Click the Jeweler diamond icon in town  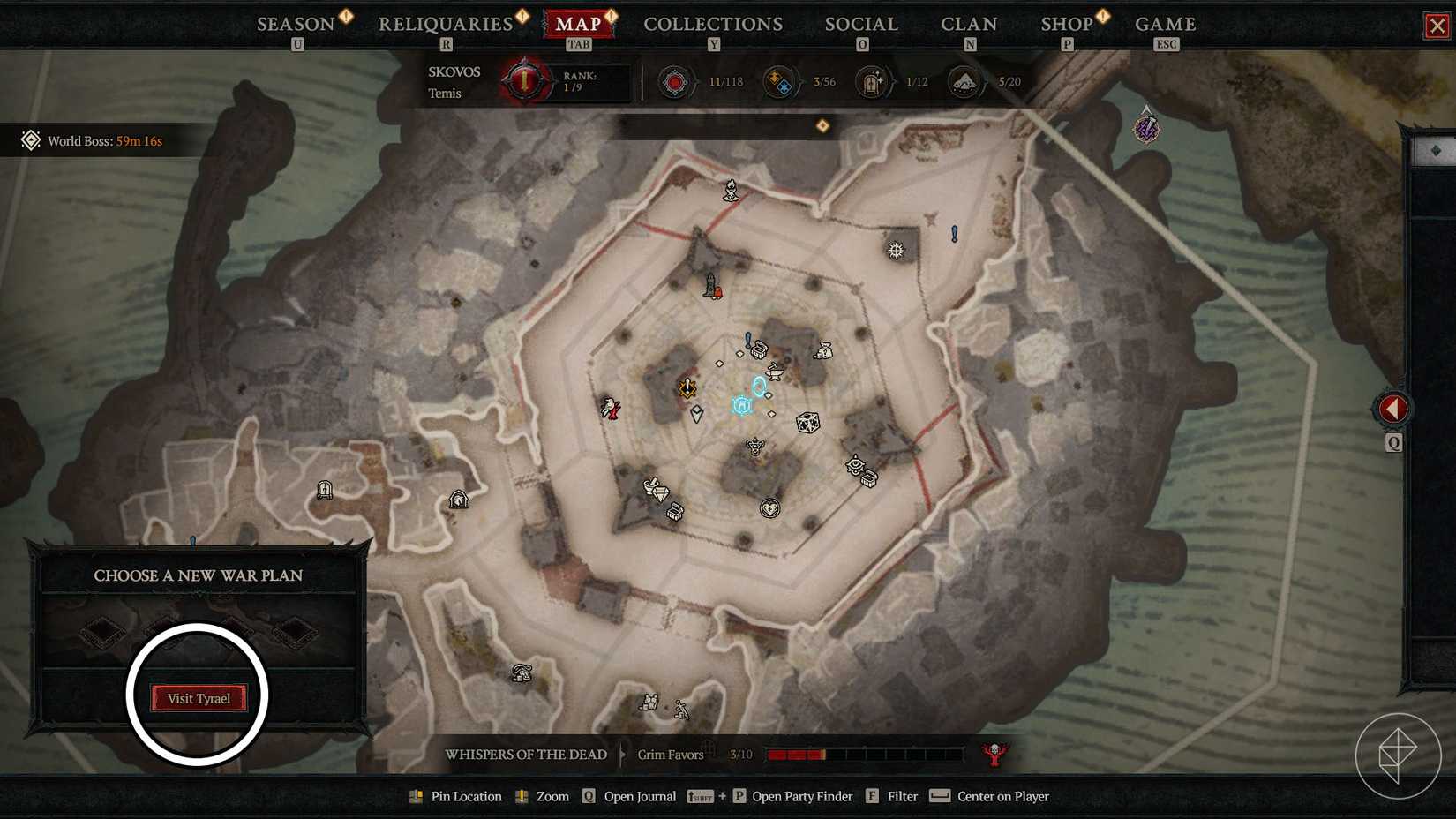pyautogui.click(x=661, y=492)
